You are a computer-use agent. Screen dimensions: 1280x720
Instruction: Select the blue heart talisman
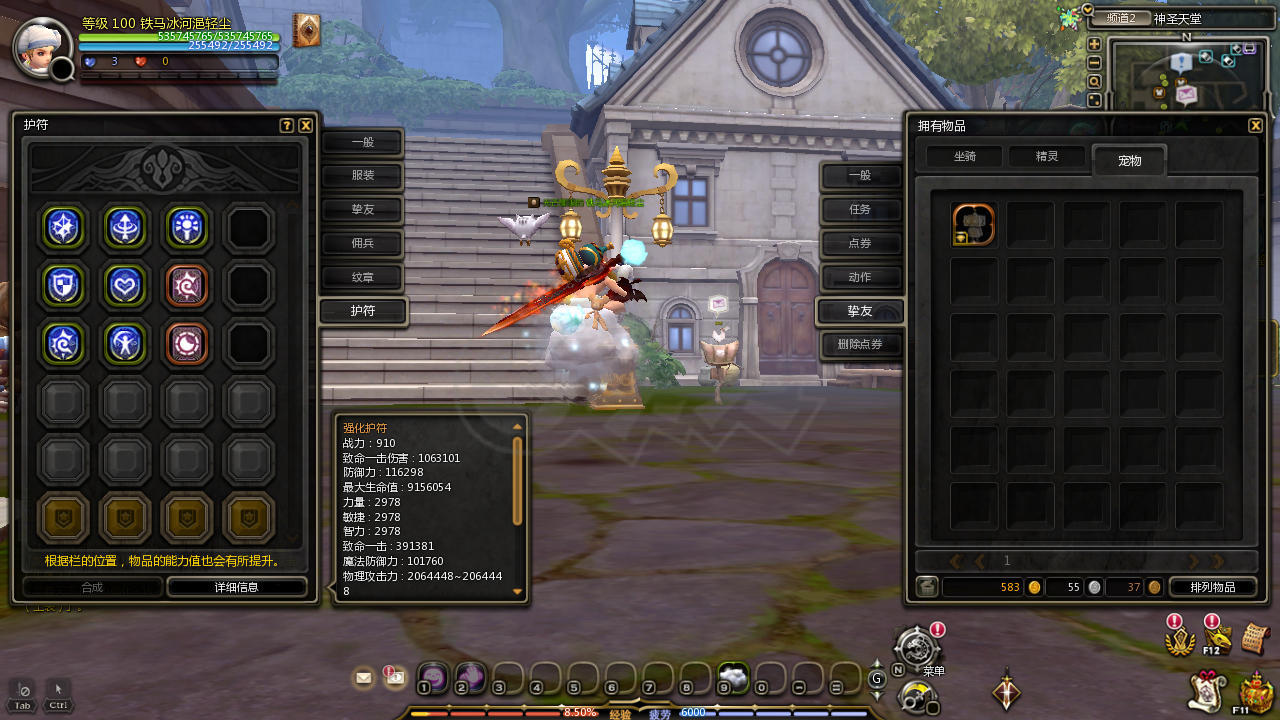[x=125, y=285]
